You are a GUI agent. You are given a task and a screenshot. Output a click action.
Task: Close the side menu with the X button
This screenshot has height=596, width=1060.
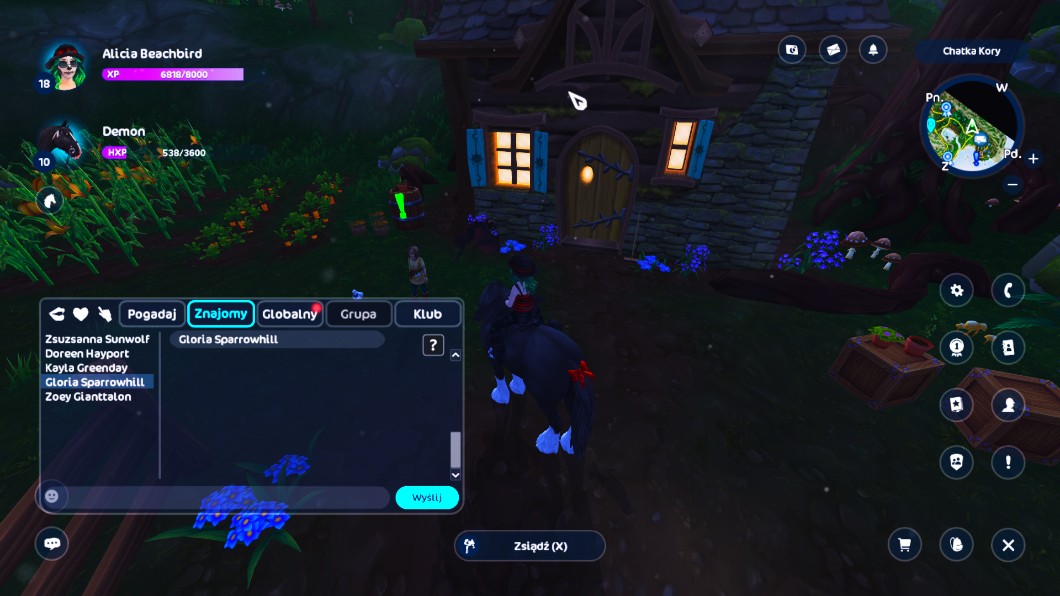point(1008,545)
